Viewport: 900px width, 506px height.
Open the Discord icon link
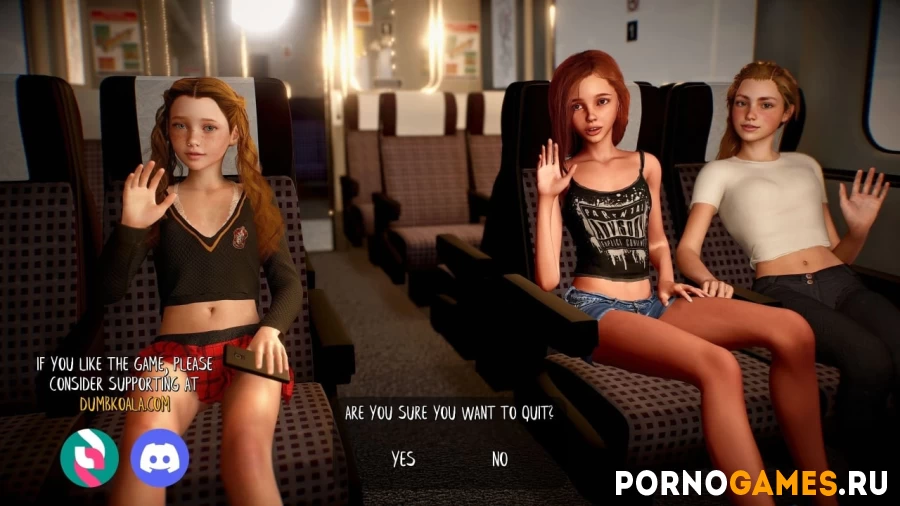(x=160, y=457)
